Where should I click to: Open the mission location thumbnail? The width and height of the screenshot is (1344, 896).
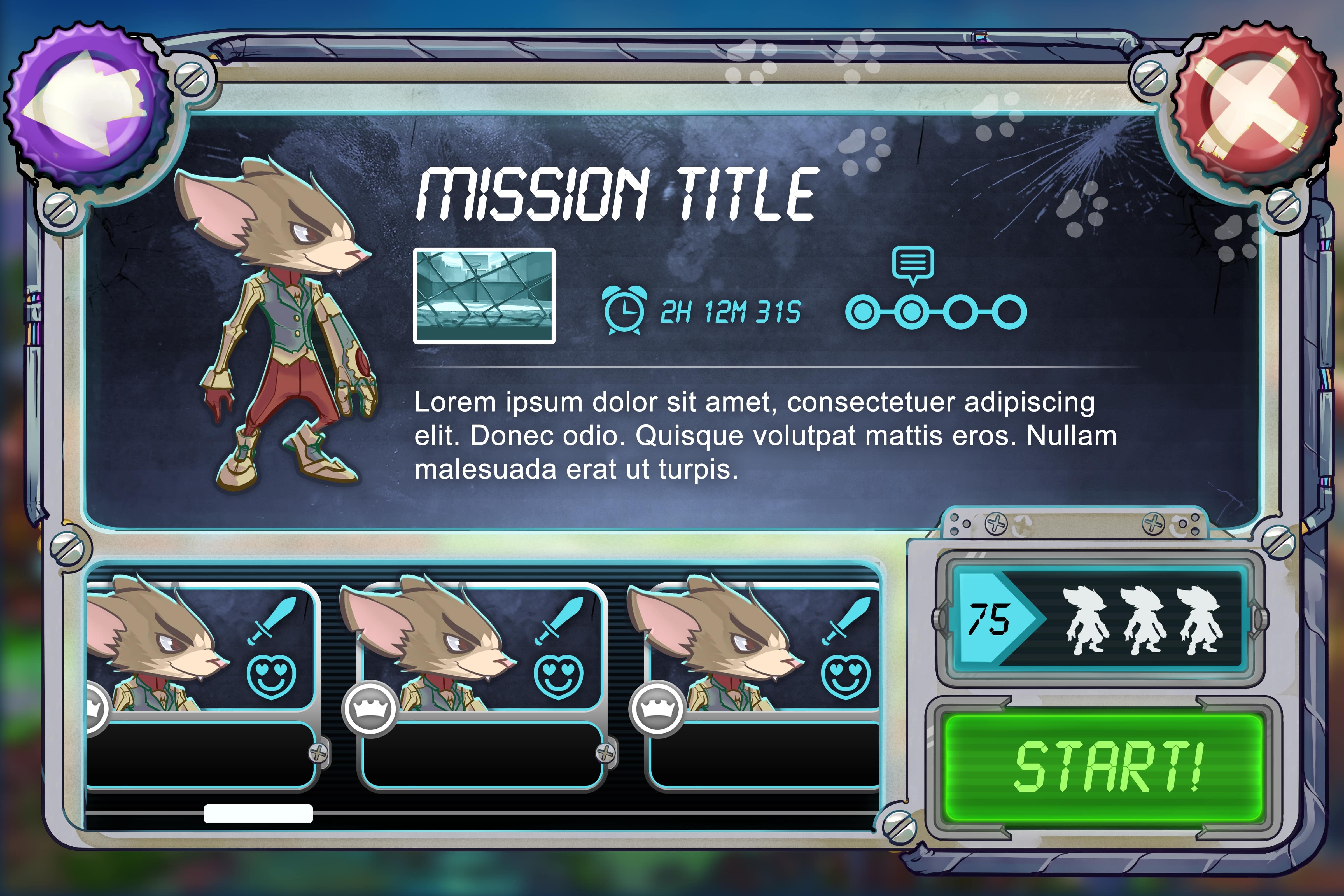point(484,296)
